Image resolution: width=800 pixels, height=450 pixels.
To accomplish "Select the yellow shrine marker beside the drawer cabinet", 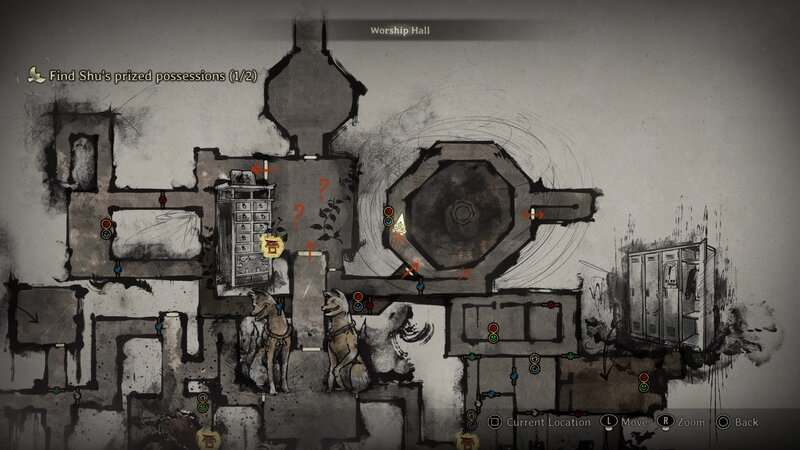I will coord(270,243).
